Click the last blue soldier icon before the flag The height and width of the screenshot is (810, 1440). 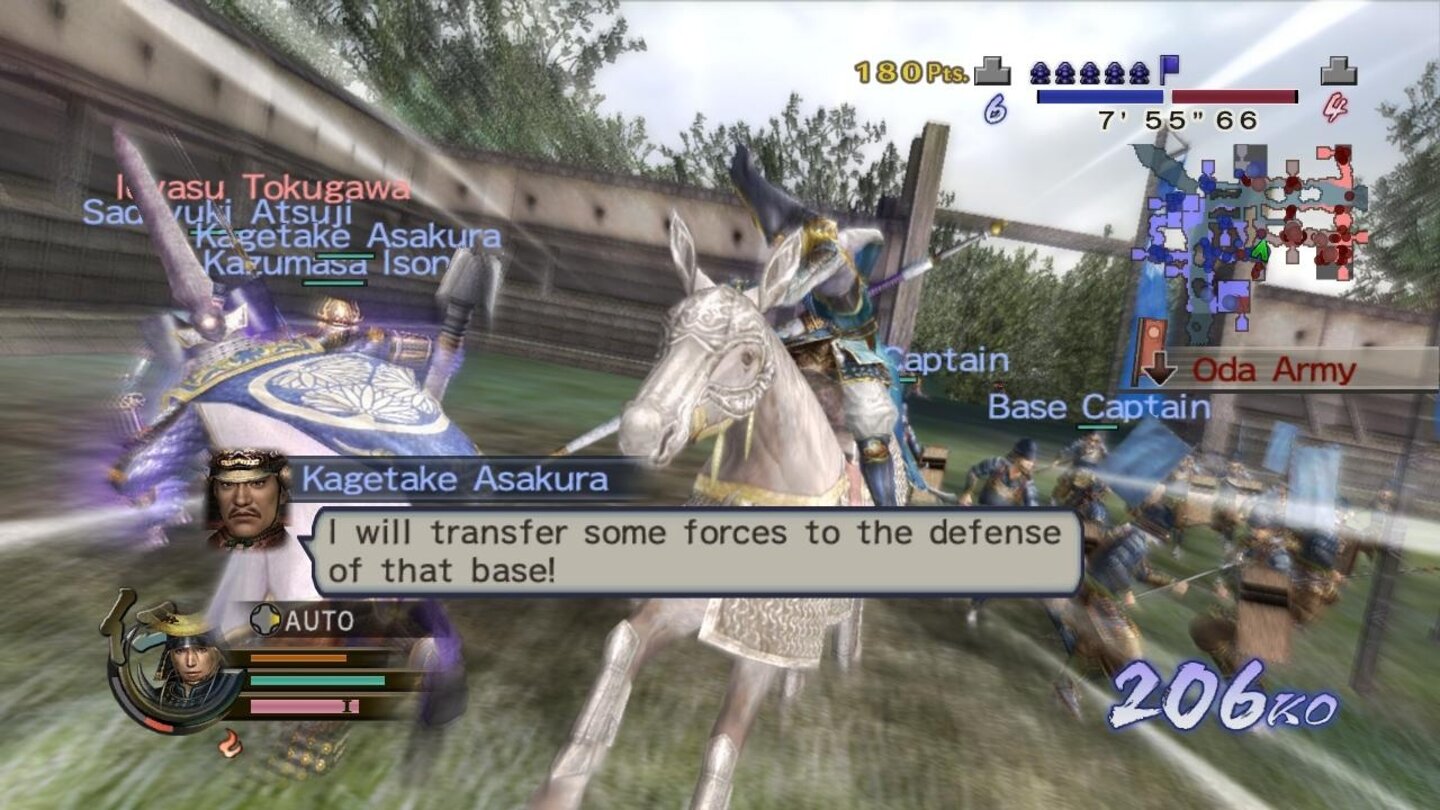[1140, 73]
